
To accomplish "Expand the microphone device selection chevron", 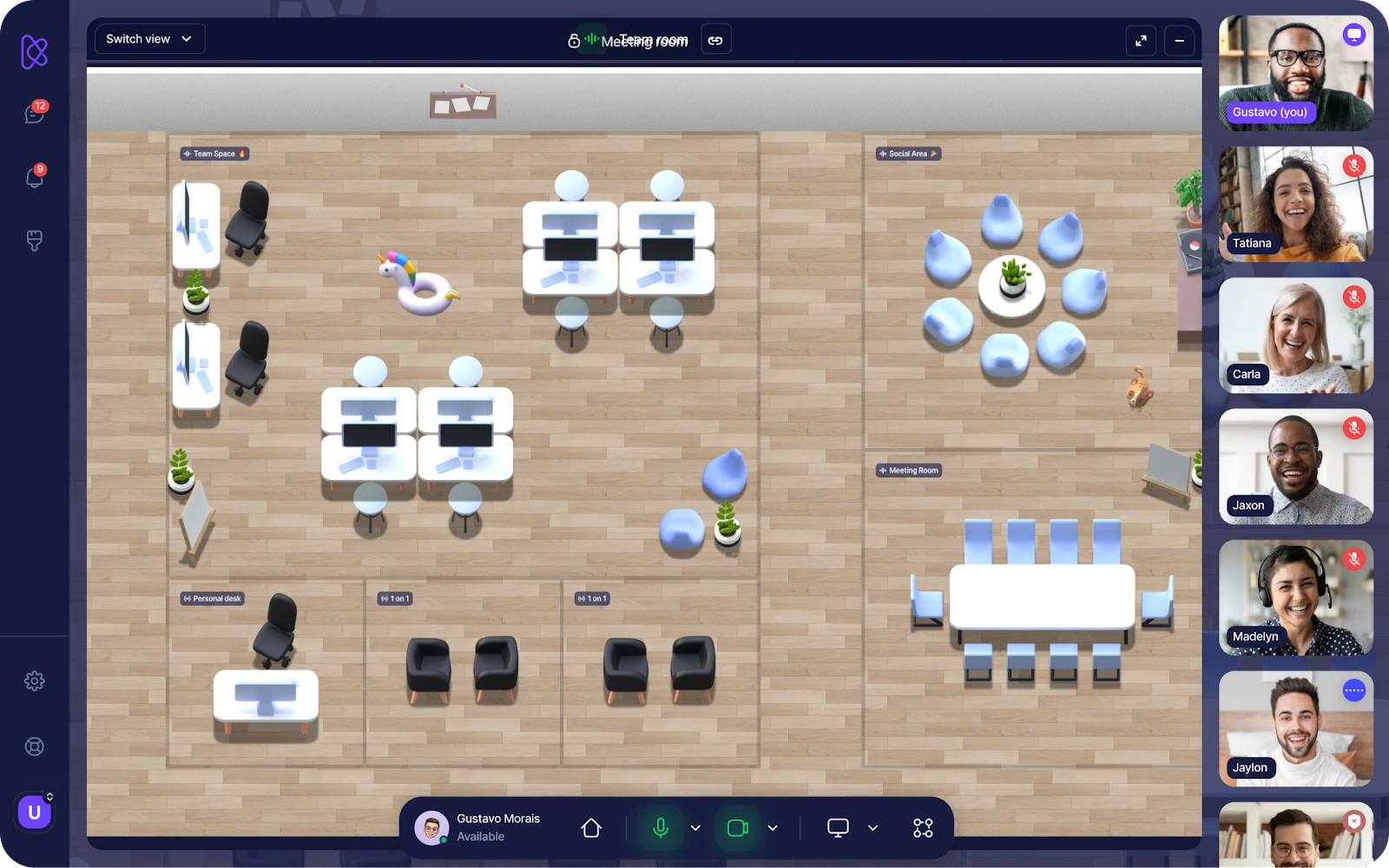I will click(x=694, y=827).
